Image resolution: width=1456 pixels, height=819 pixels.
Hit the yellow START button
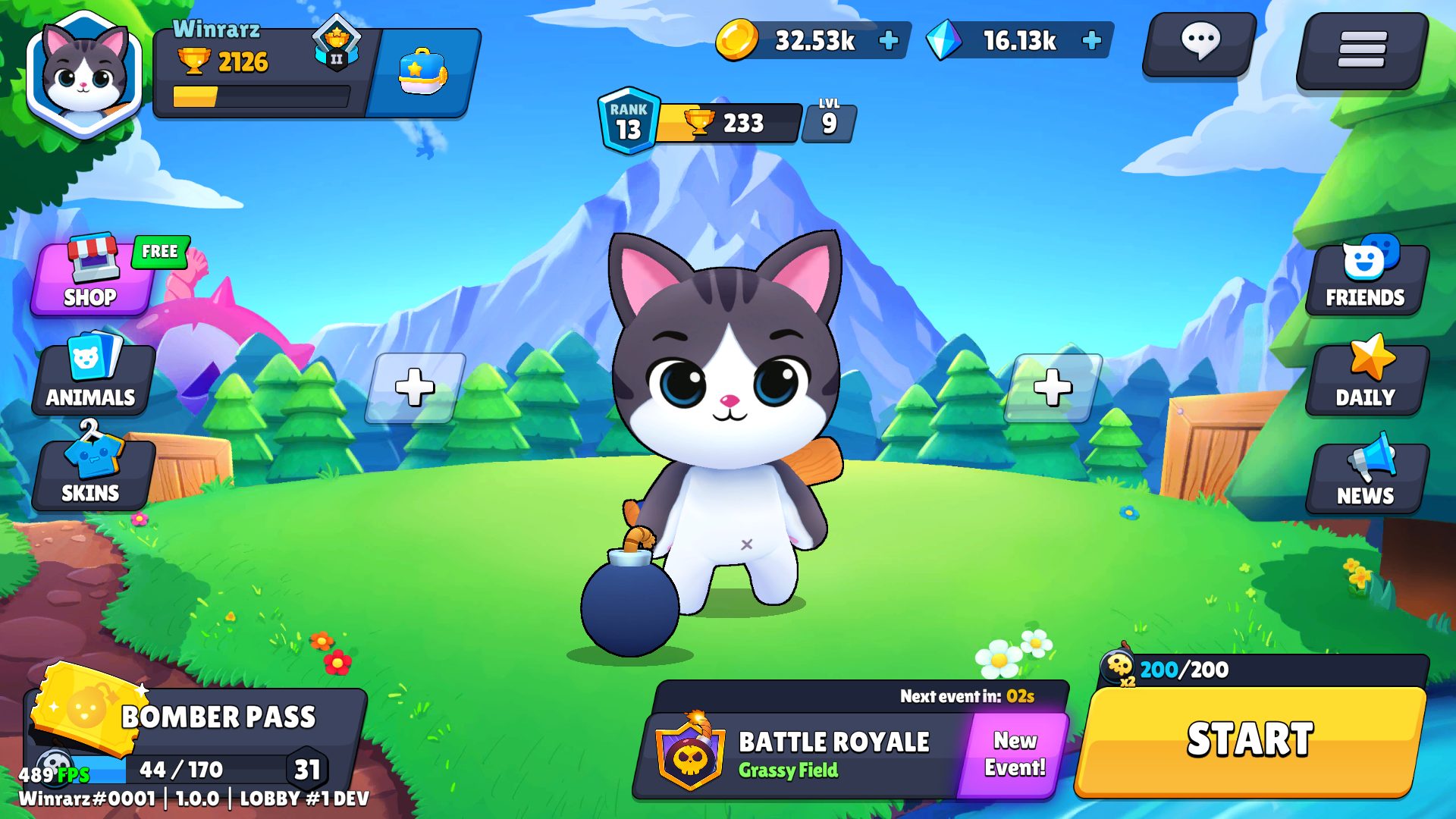tap(1250, 740)
